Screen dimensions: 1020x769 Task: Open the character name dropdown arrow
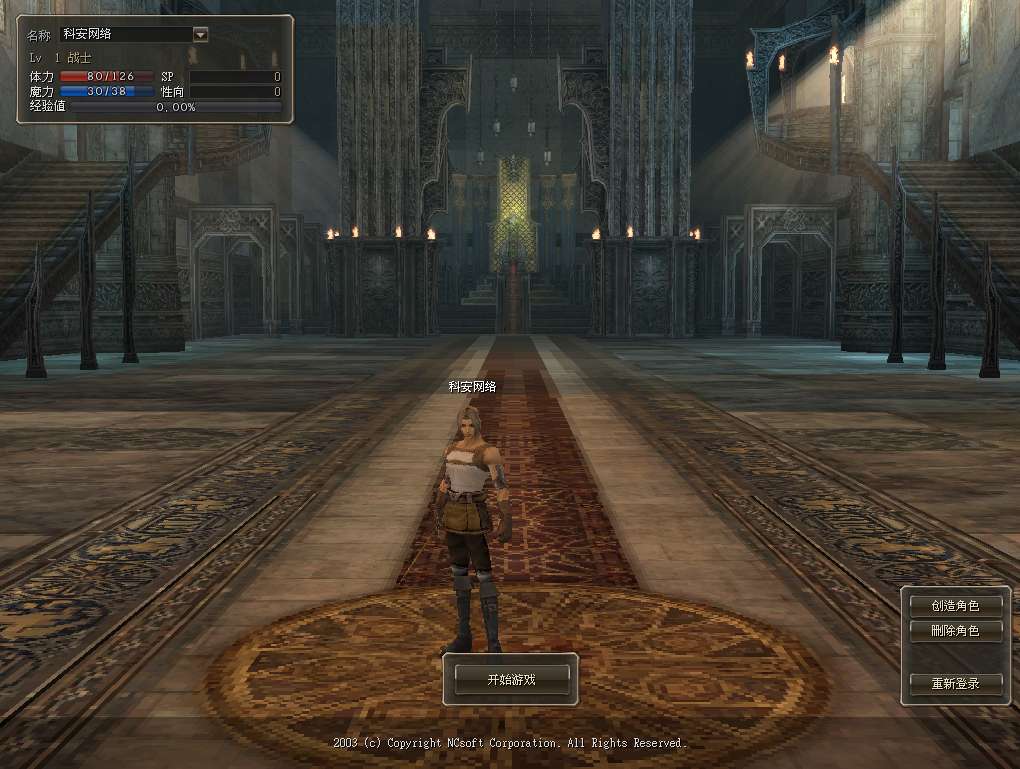pyautogui.click(x=200, y=34)
